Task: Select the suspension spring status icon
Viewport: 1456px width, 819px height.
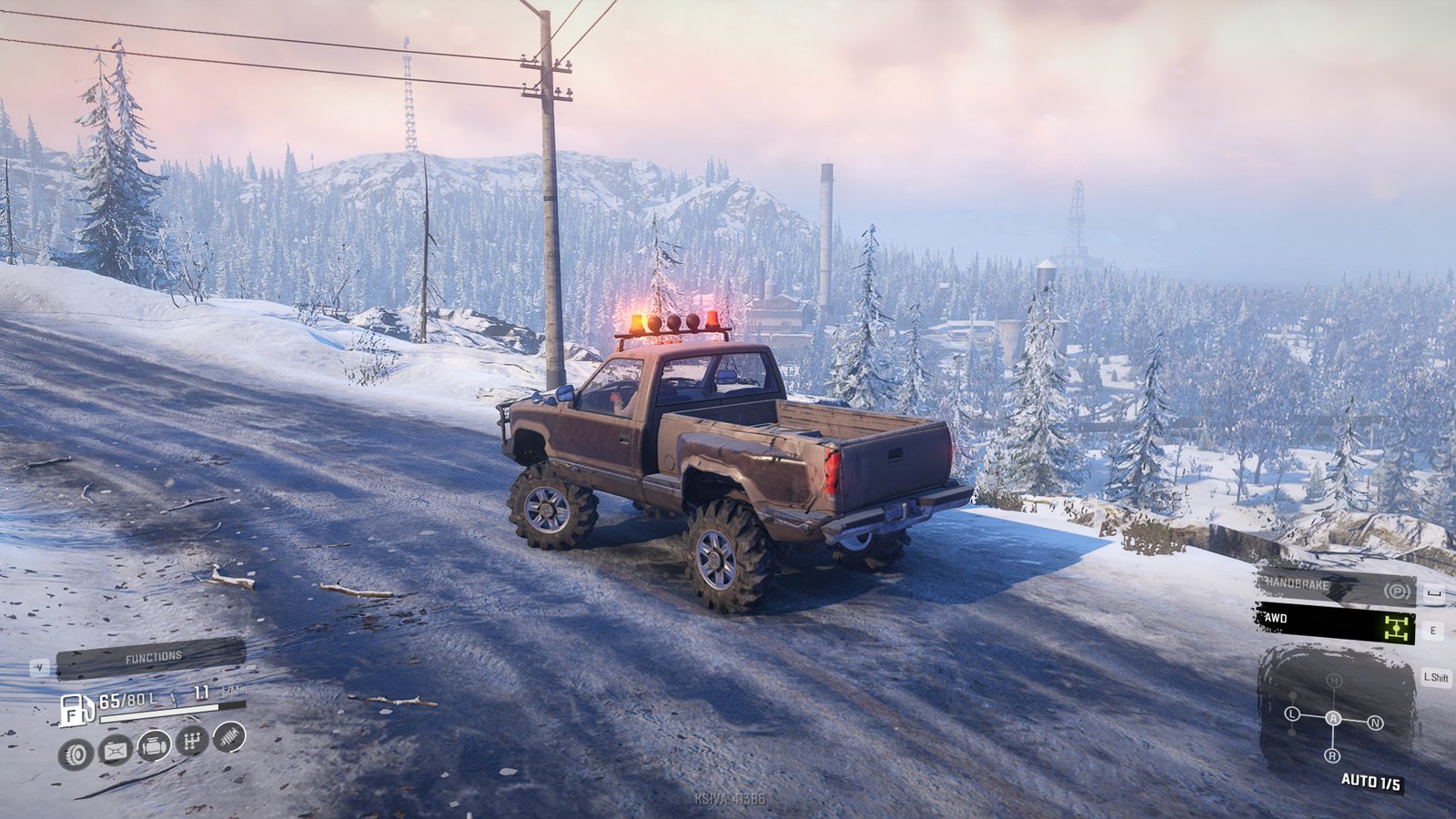Action: click(229, 736)
